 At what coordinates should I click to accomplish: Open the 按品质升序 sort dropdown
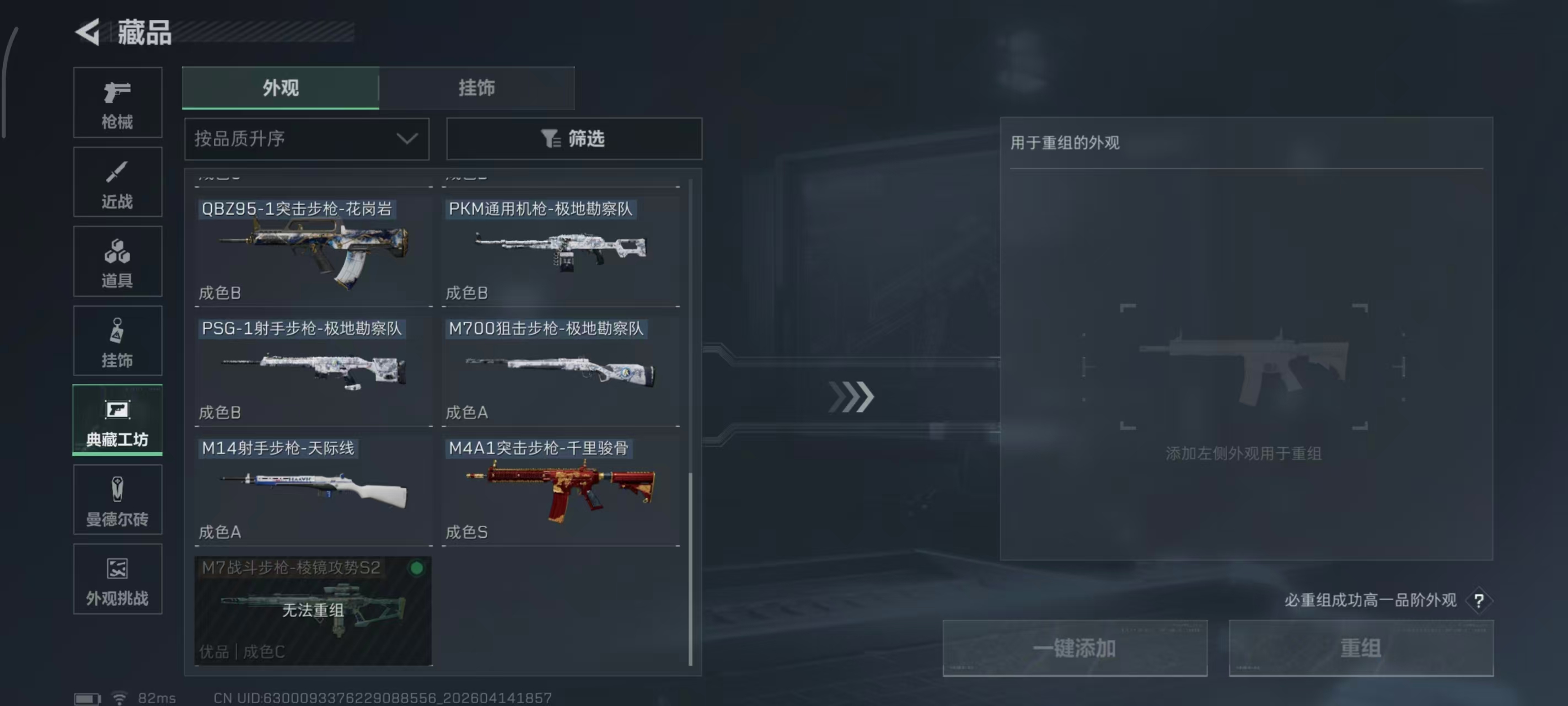coord(306,139)
